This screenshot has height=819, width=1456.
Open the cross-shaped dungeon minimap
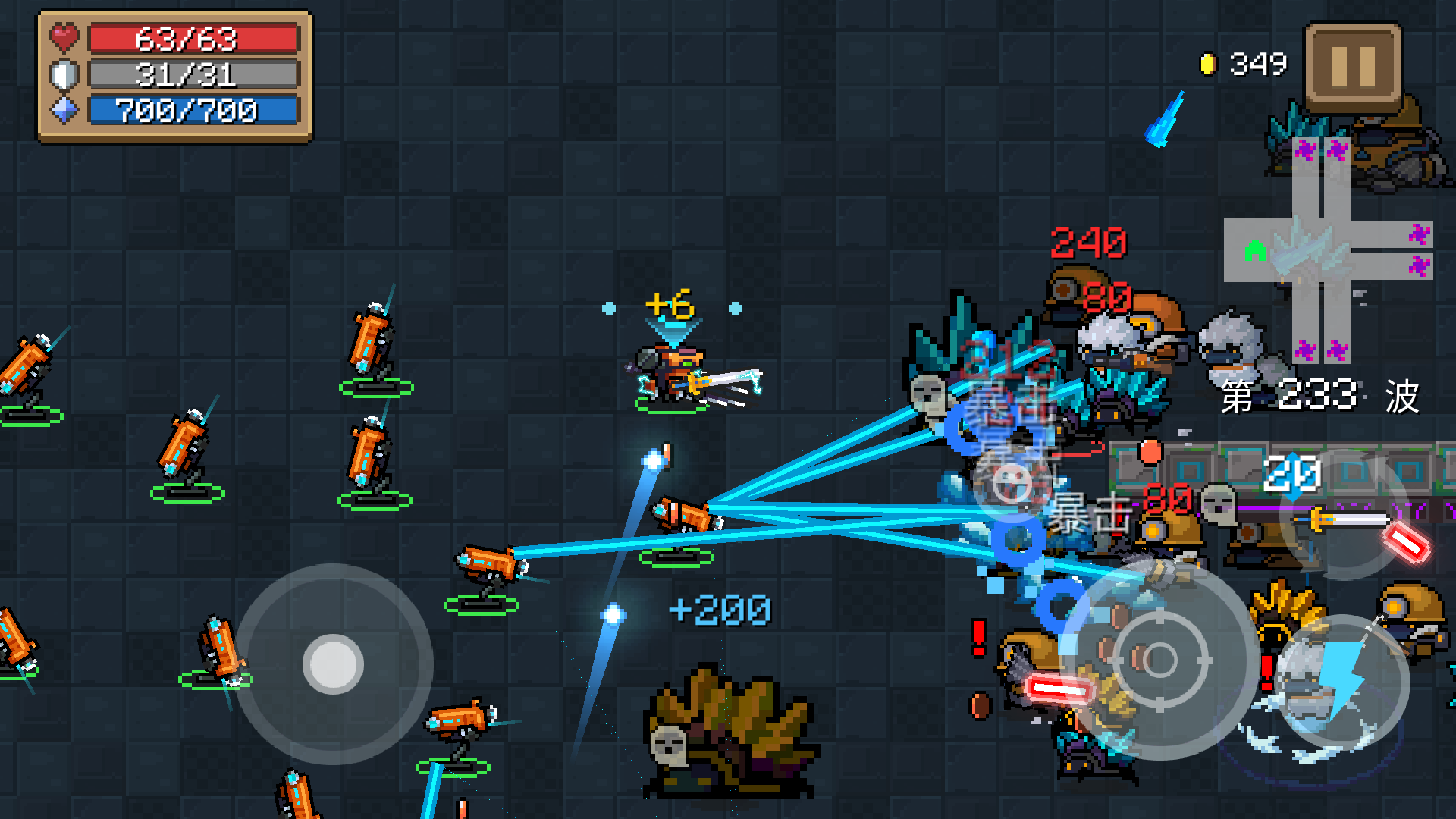coord(1327,250)
